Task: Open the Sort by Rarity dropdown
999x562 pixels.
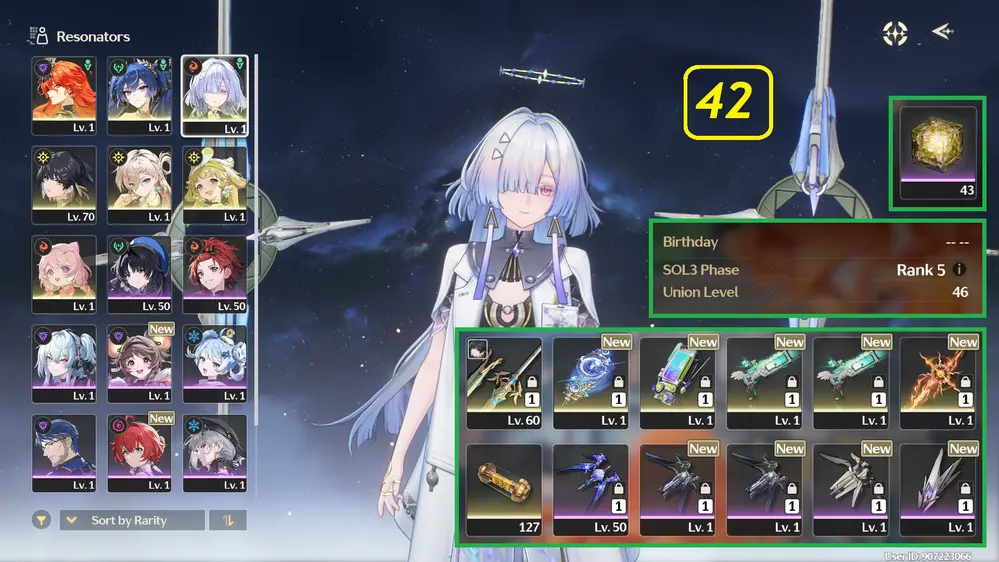Action: click(x=131, y=520)
